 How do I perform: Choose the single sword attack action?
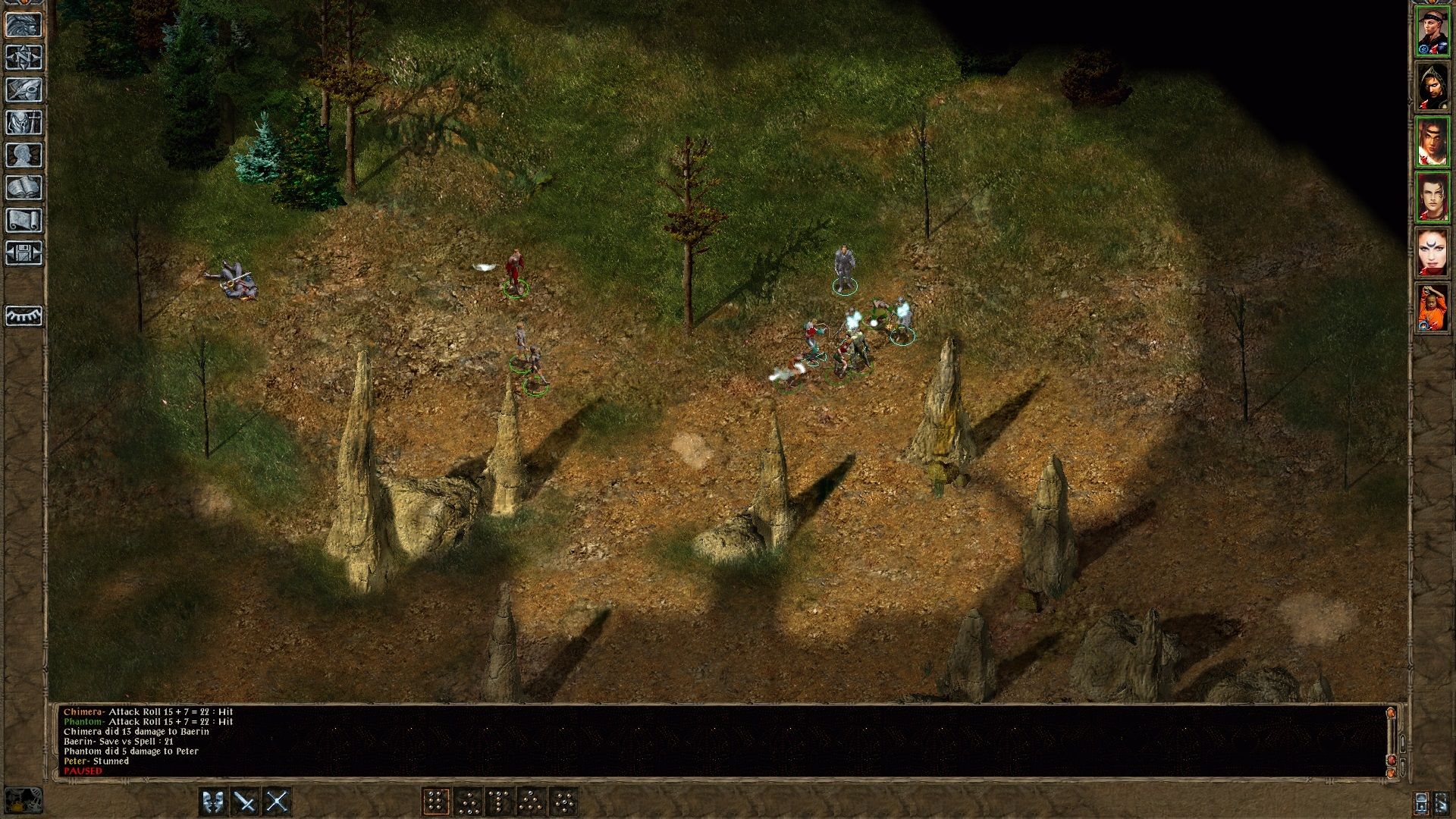click(x=245, y=802)
